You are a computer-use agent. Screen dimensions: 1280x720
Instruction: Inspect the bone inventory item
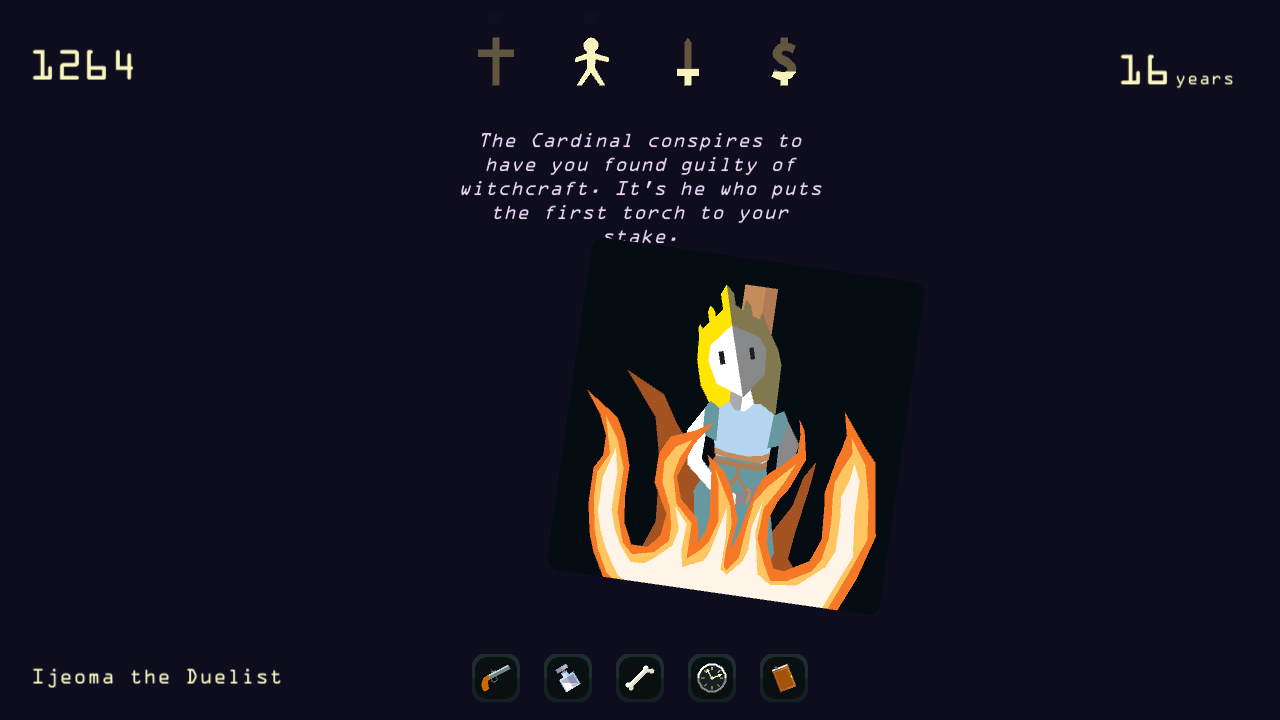coord(639,677)
